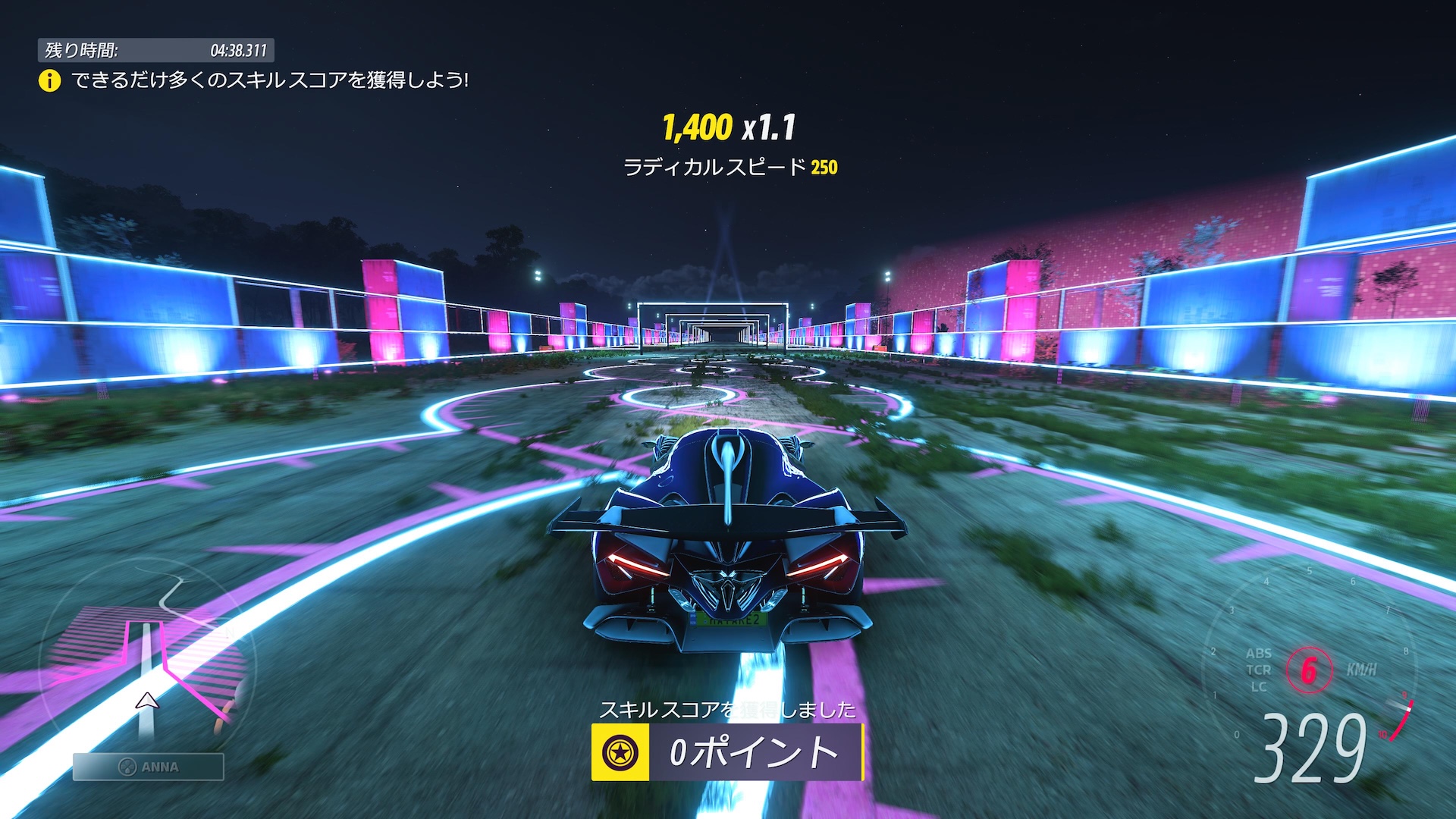This screenshot has width=1456, height=819.
Task: Click the north marker on the minimap compass
Action: tap(230, 630)
